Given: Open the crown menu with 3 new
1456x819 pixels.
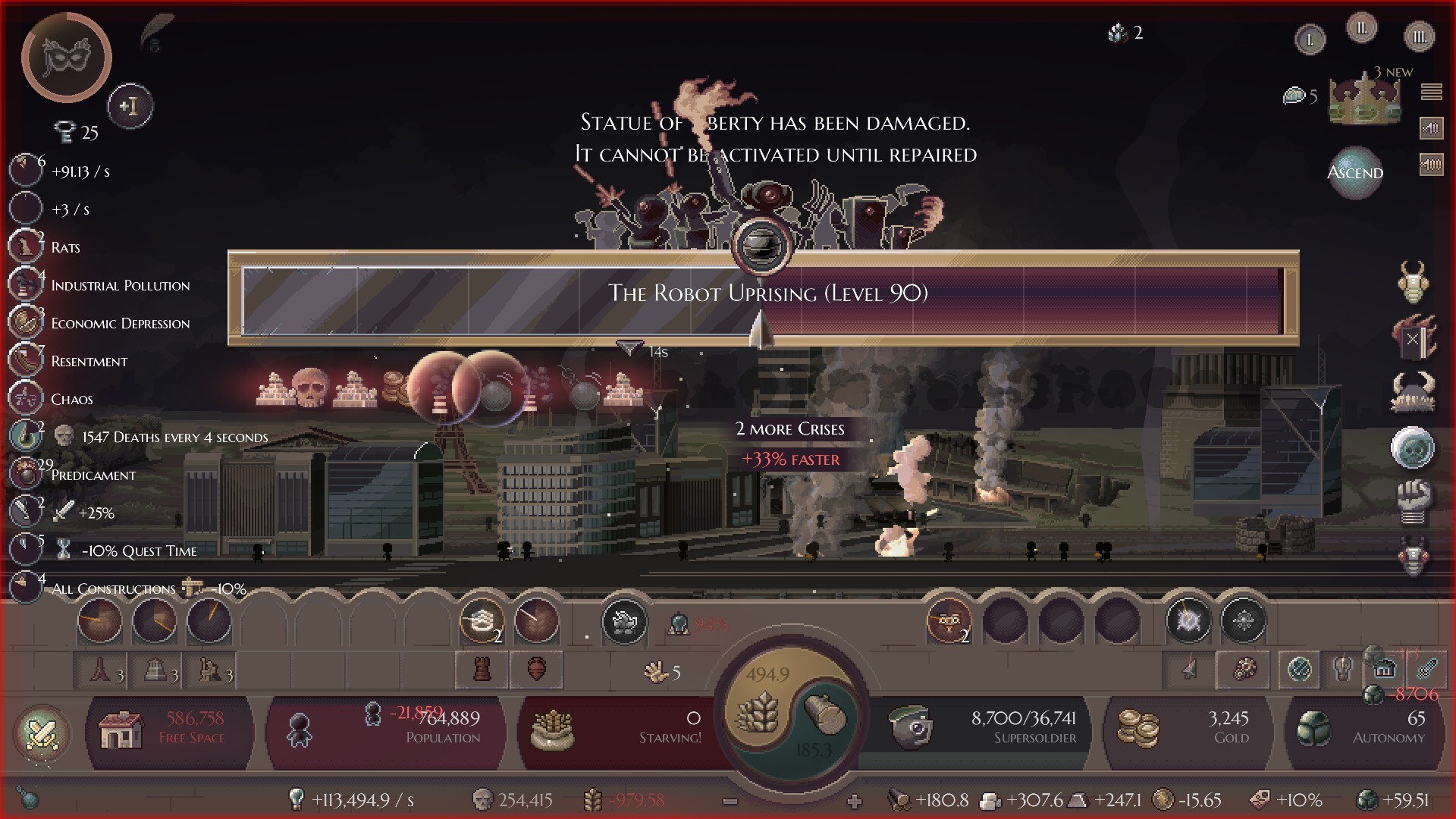Looking at the screenshot, I should (1364, 100).
